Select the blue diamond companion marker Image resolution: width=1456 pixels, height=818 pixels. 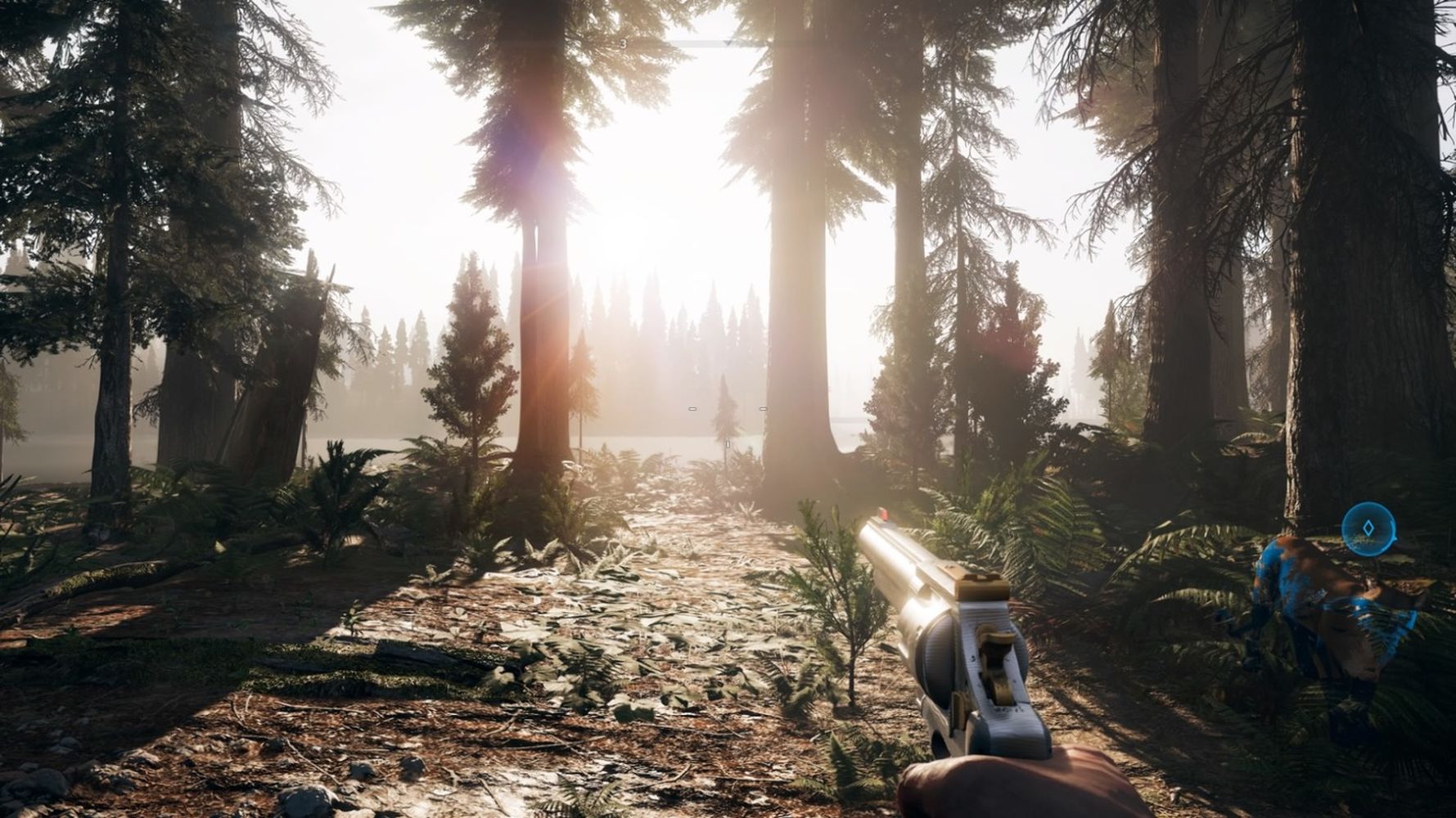1368,528
